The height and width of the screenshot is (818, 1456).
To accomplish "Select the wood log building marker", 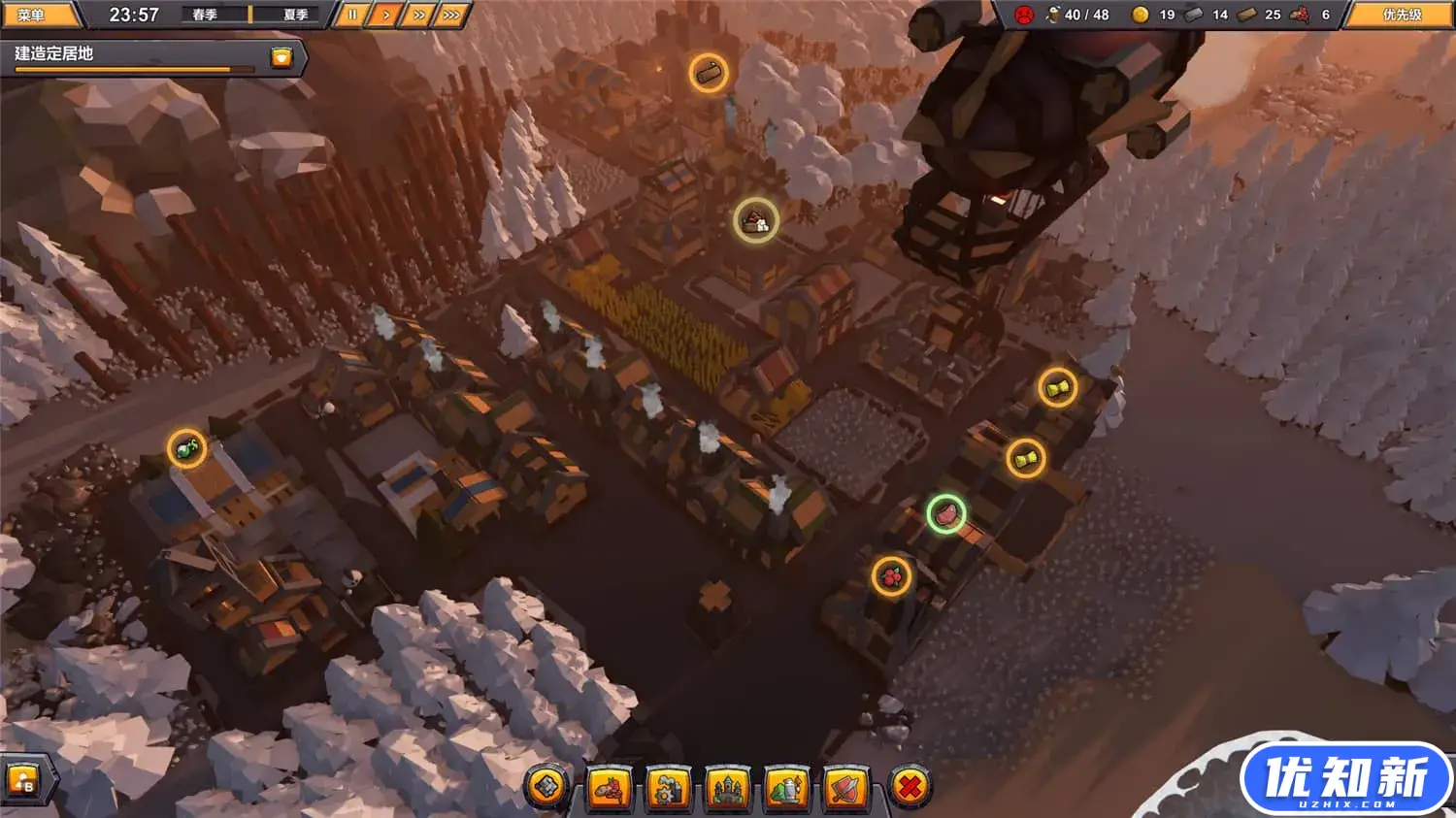I will [709, 73].
